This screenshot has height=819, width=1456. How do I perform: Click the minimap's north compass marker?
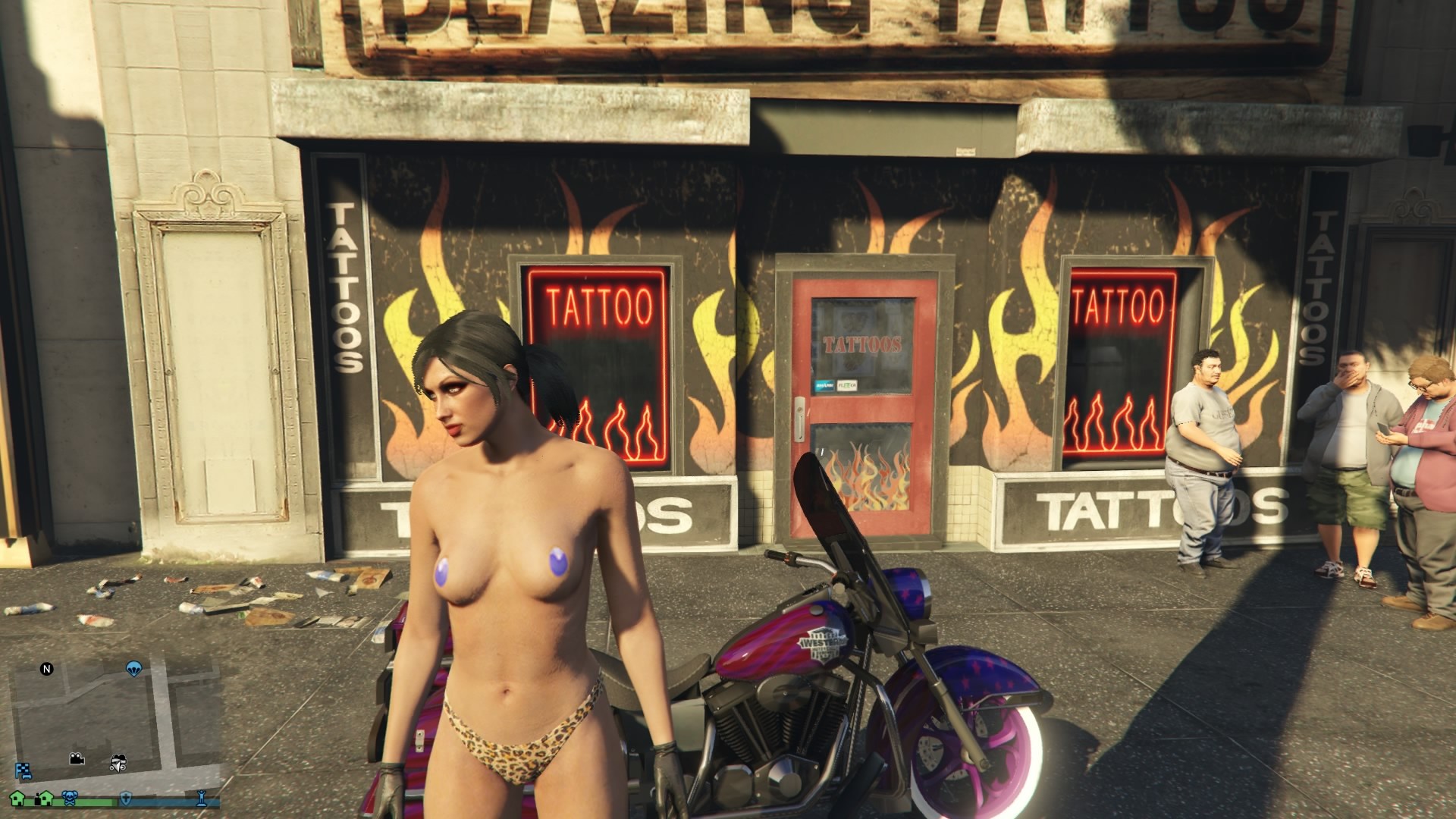(47, 669)
